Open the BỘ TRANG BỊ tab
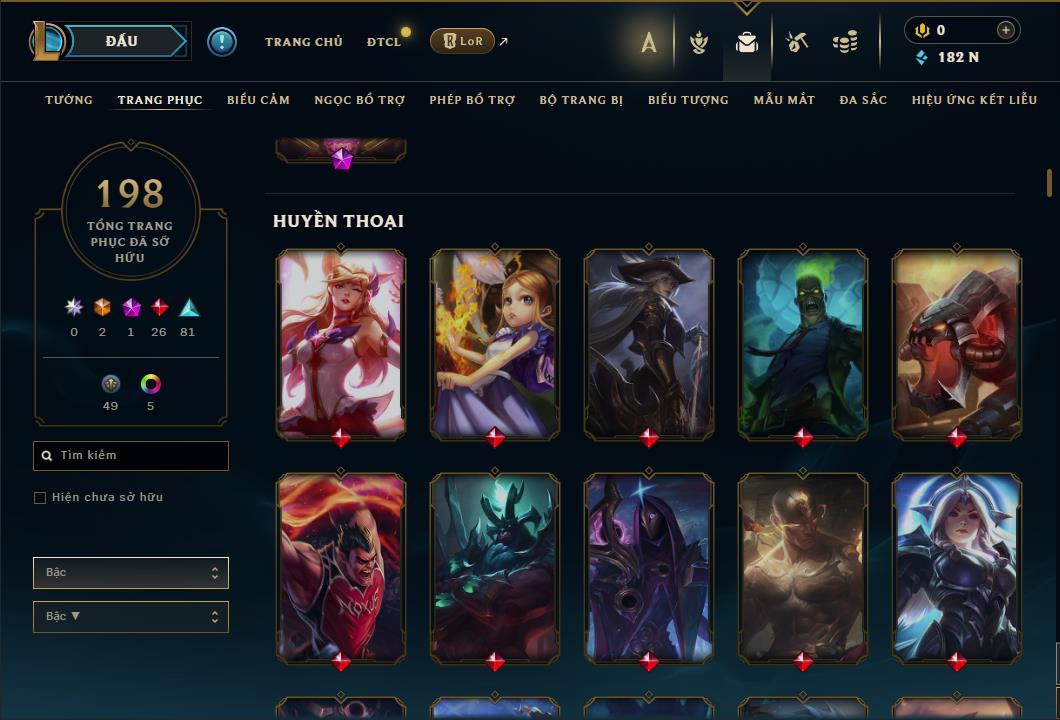 coord(581,100)
